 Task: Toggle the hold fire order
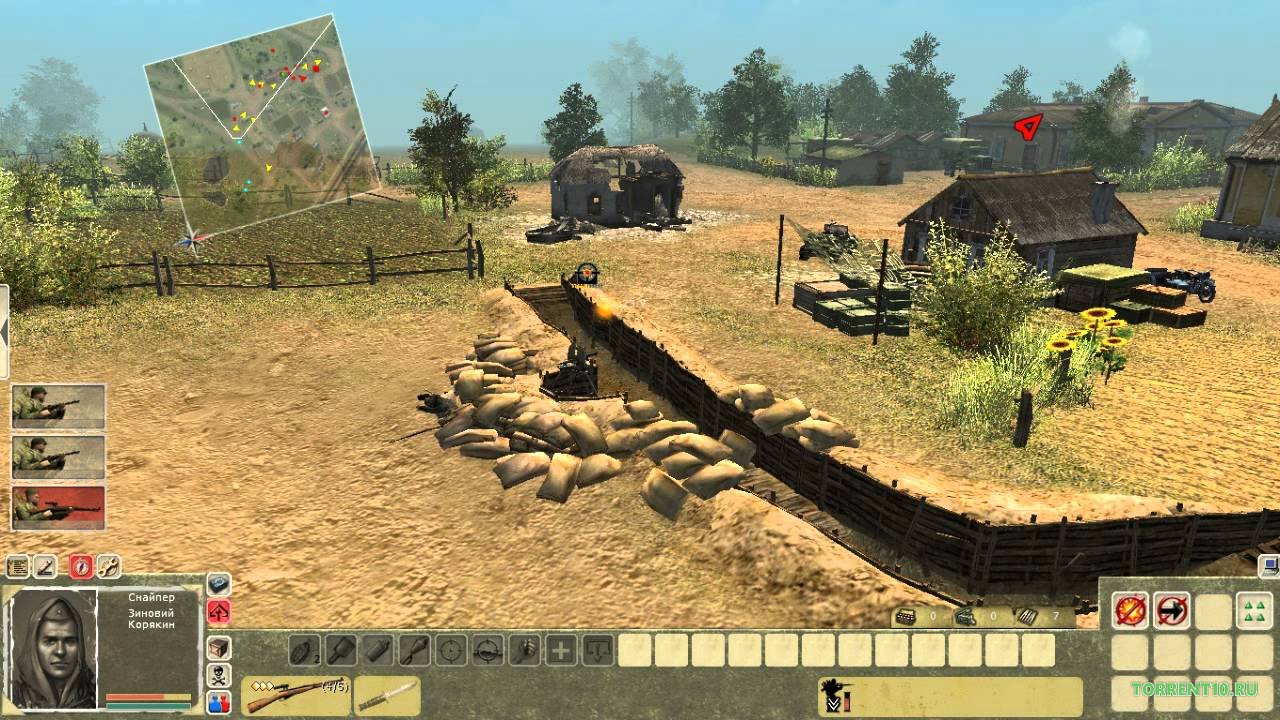[1131, 609]
